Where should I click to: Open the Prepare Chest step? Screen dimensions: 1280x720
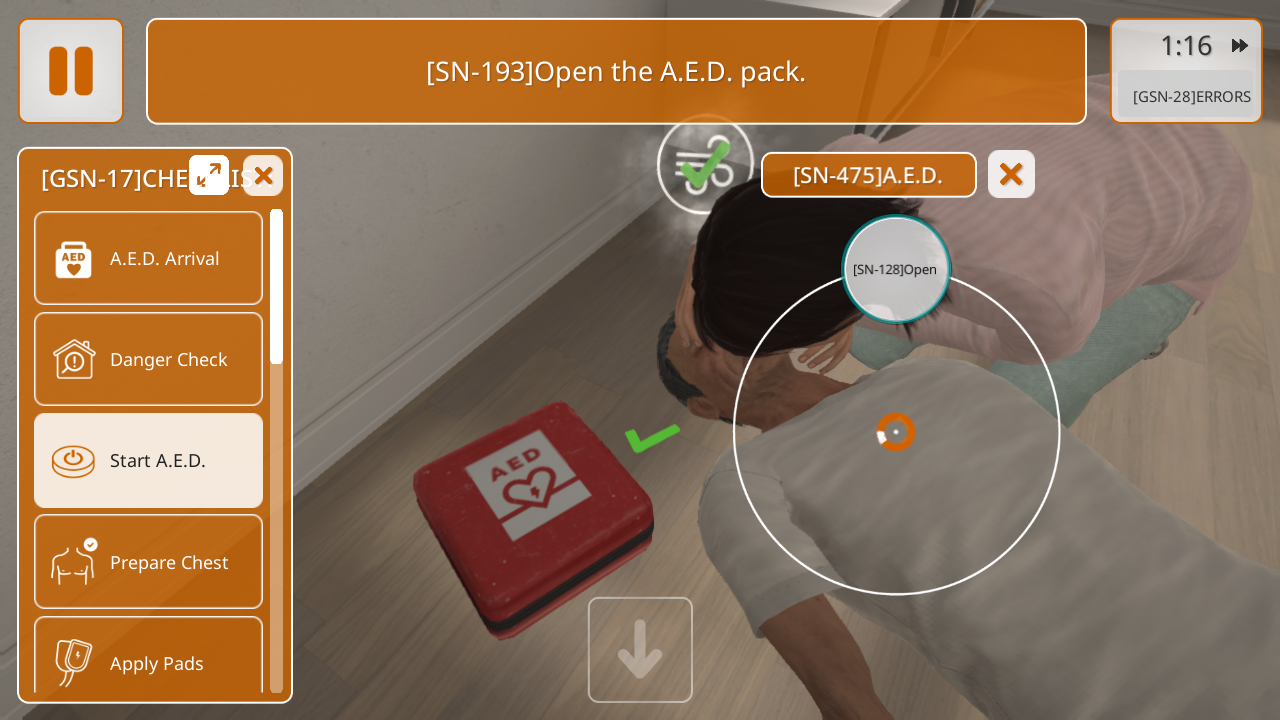point(148,562)
